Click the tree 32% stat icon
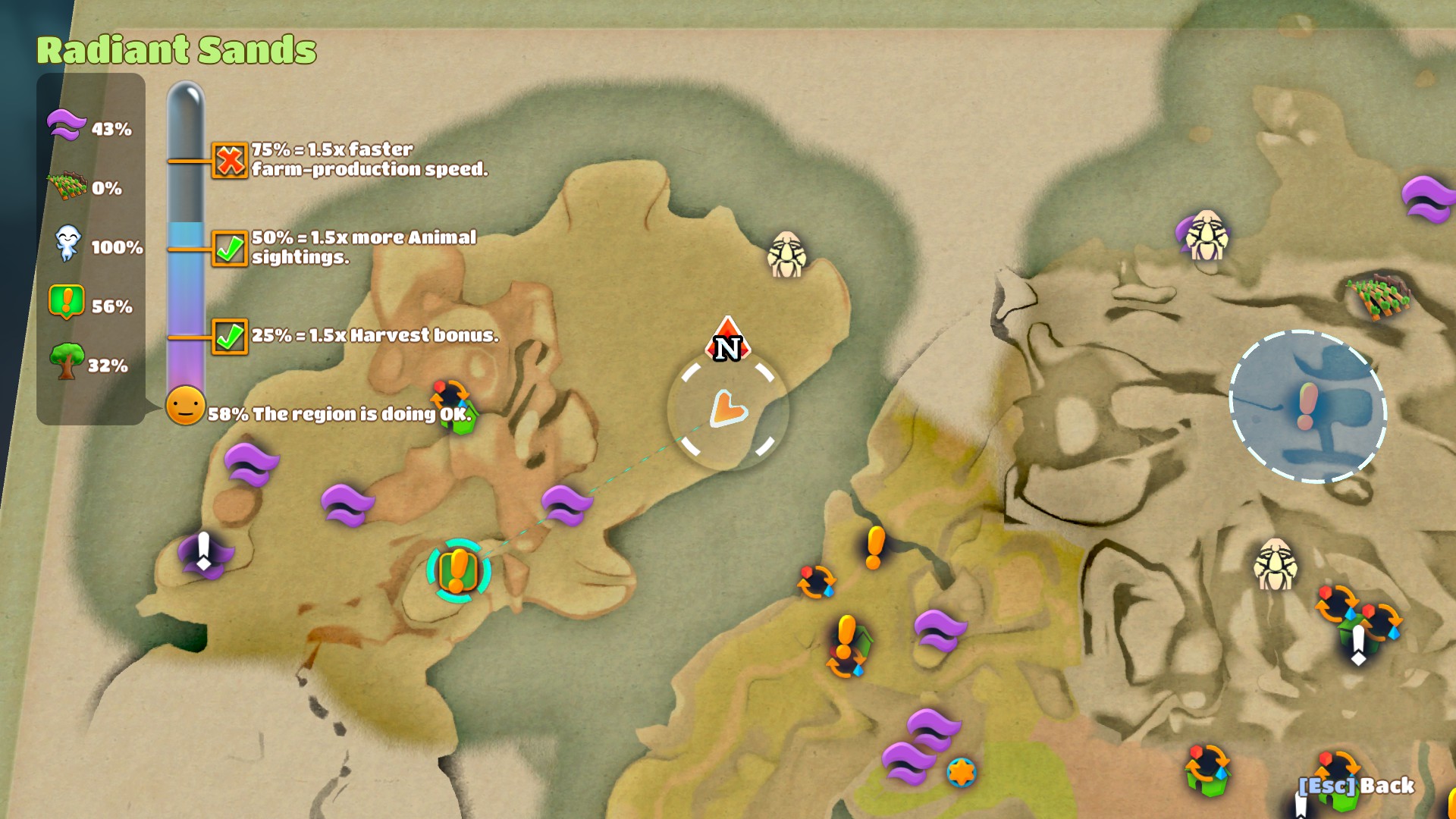Screen dimensions: 1456x819 [x=67, y=362]
